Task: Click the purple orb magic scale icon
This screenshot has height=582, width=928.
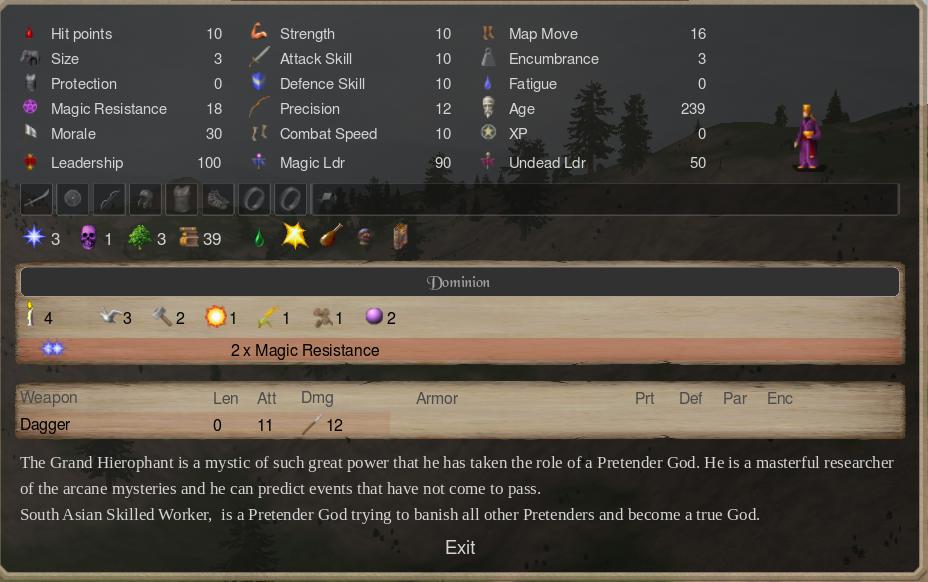Action: [374, 317]
